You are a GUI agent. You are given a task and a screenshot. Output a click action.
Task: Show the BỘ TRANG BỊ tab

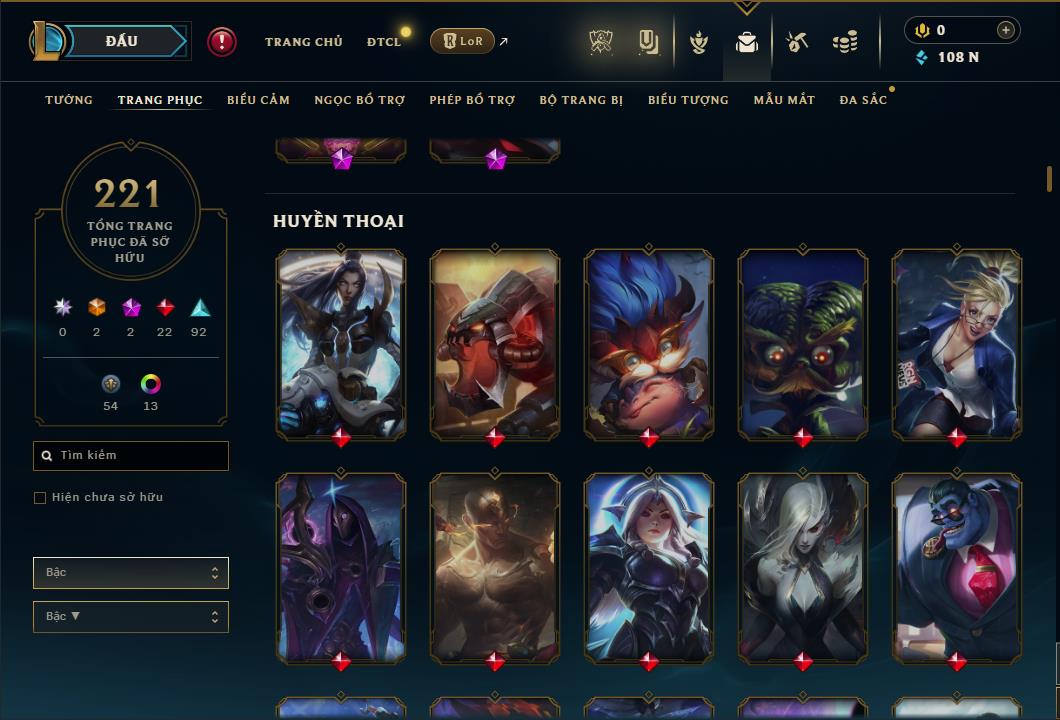[x=581, y=100]
